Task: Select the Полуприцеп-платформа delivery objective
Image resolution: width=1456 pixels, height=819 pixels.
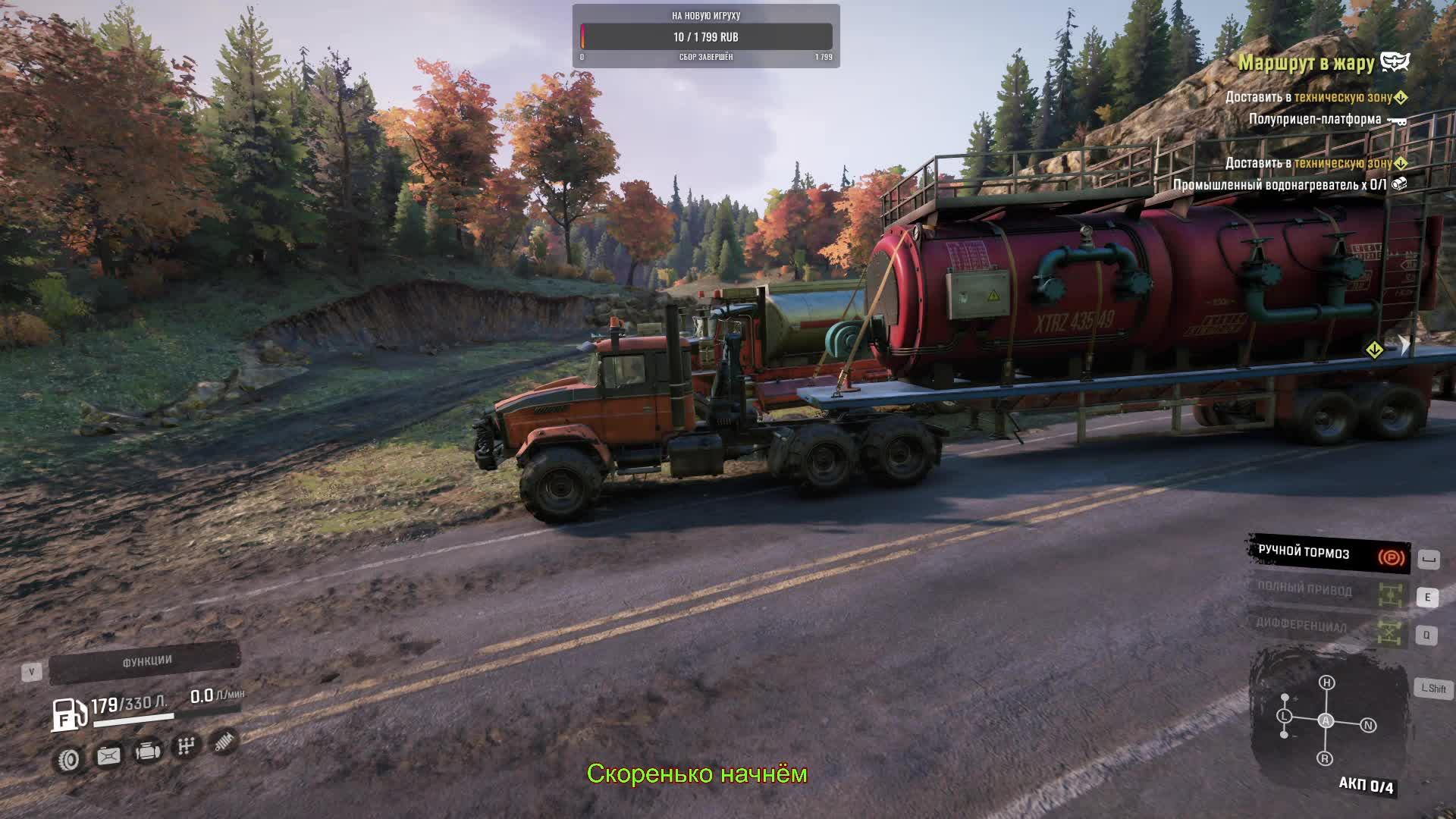Action: [x=1314, y=119]
